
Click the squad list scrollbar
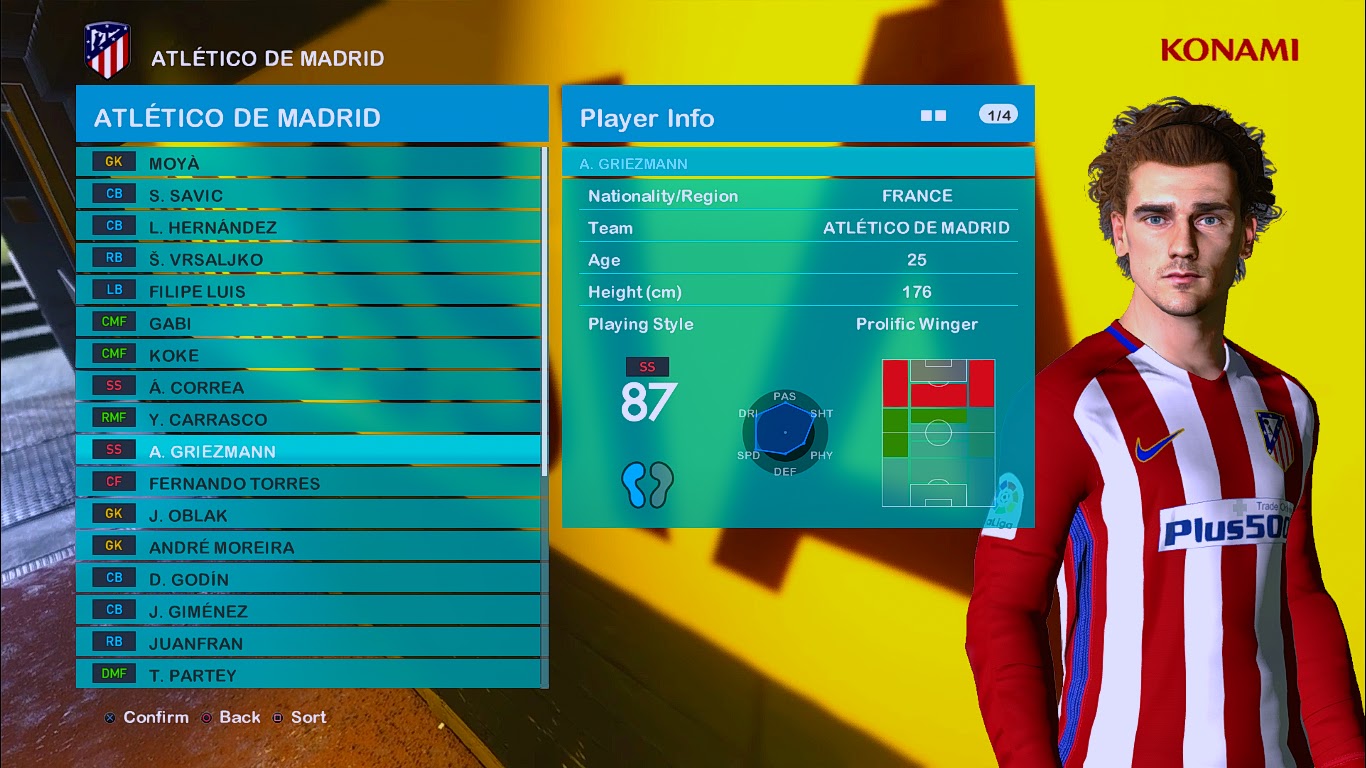544,310
